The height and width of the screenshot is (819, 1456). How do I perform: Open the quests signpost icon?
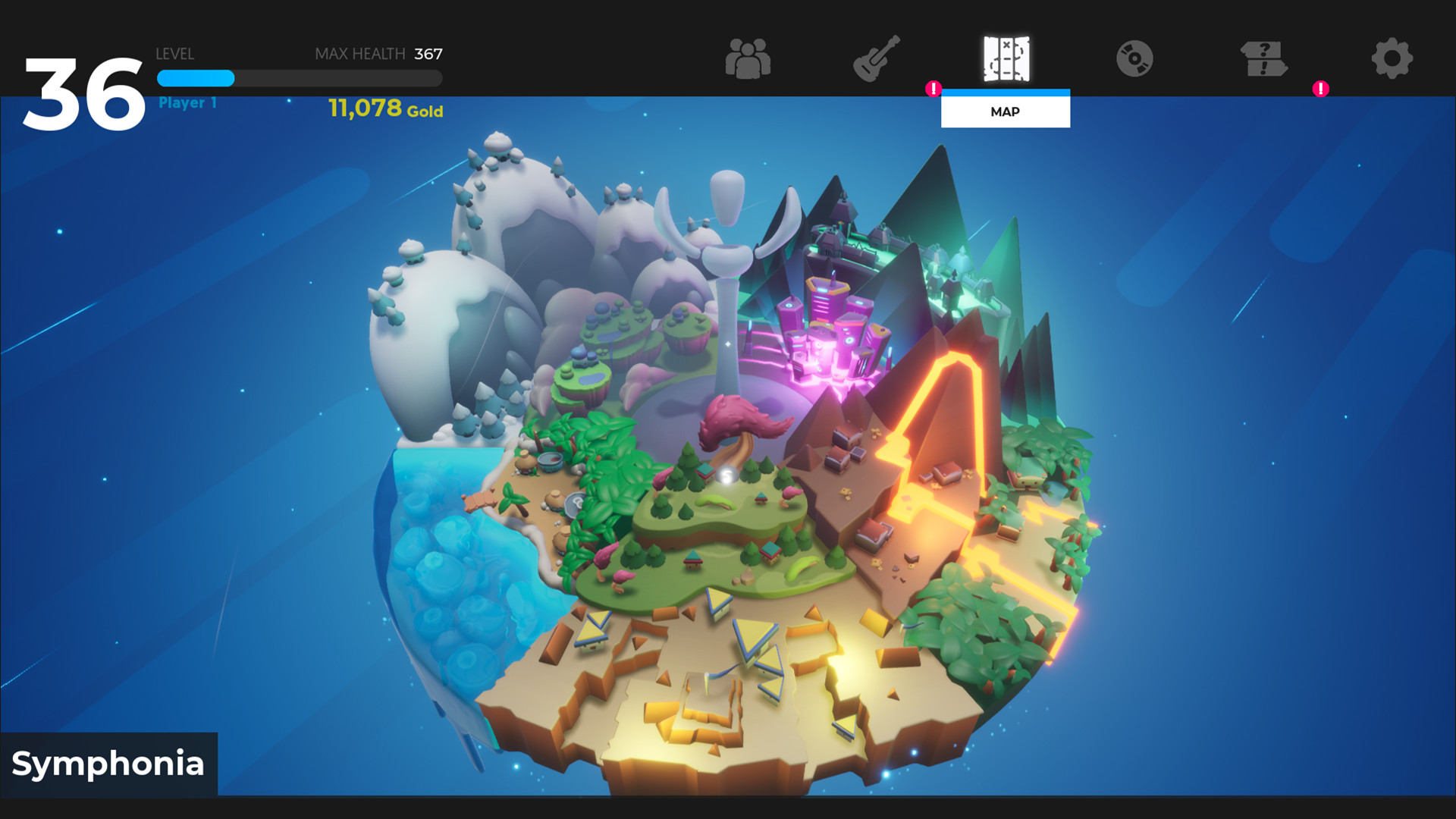pos(1263,61)
